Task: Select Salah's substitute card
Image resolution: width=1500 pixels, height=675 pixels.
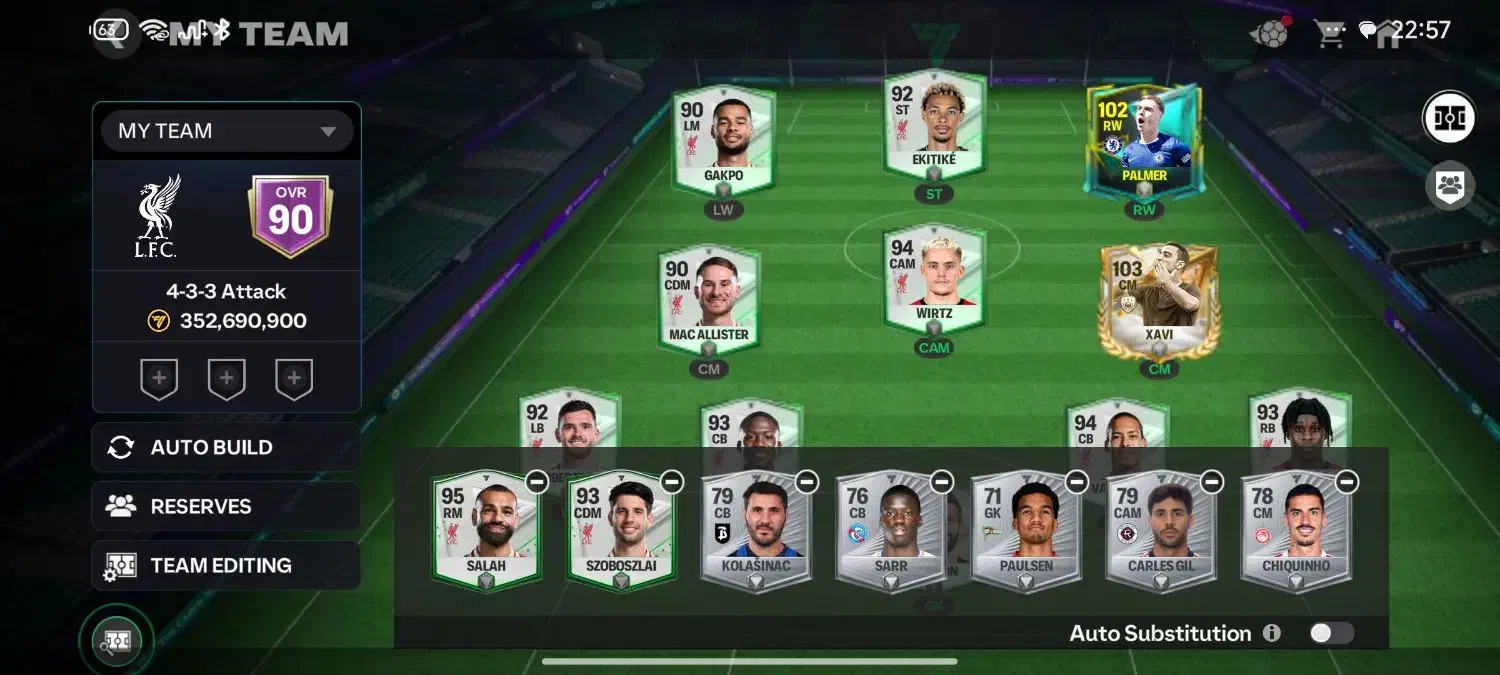Action: 485,532
